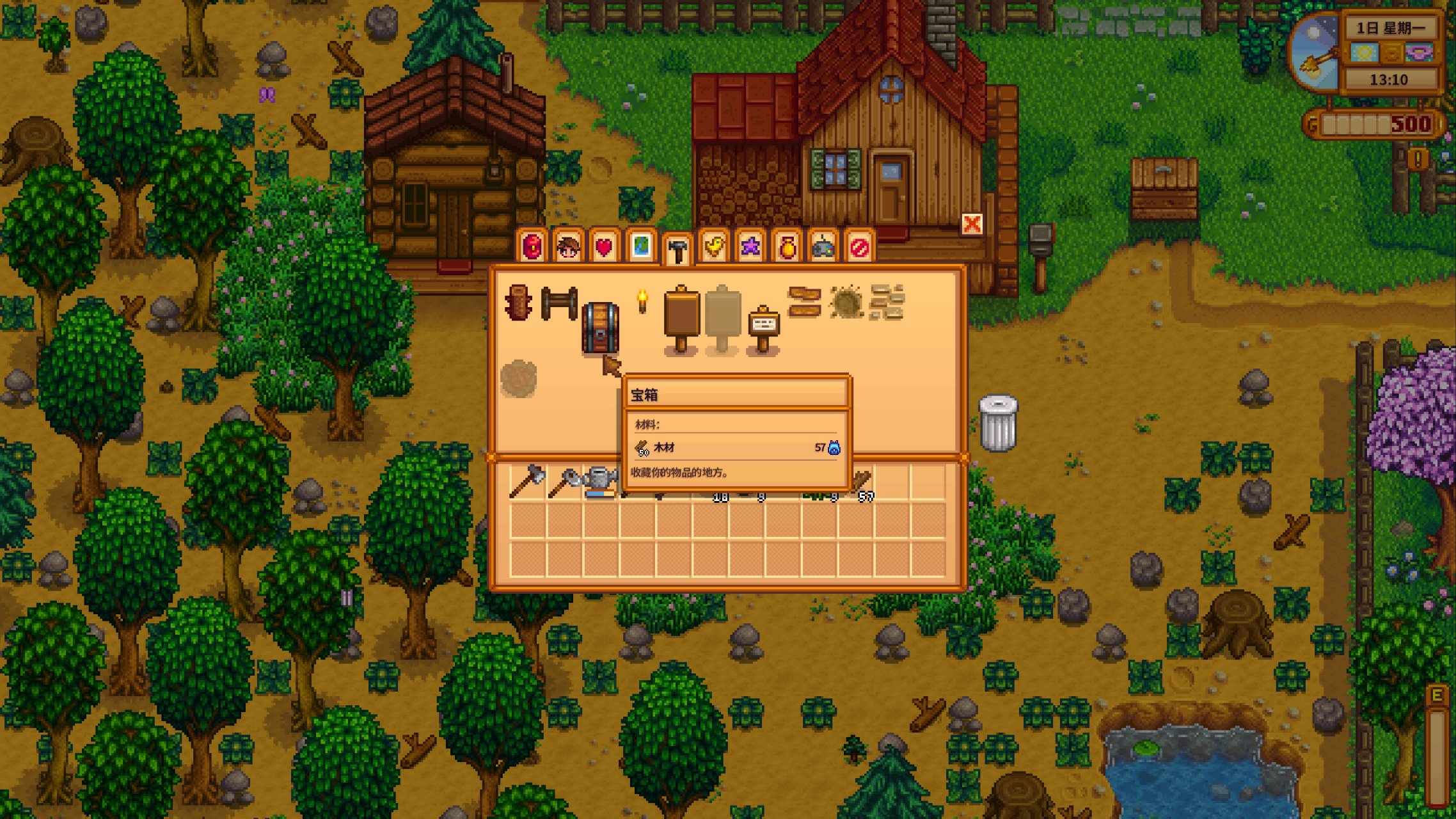Open the gamepad options tab

click(823, 246)
